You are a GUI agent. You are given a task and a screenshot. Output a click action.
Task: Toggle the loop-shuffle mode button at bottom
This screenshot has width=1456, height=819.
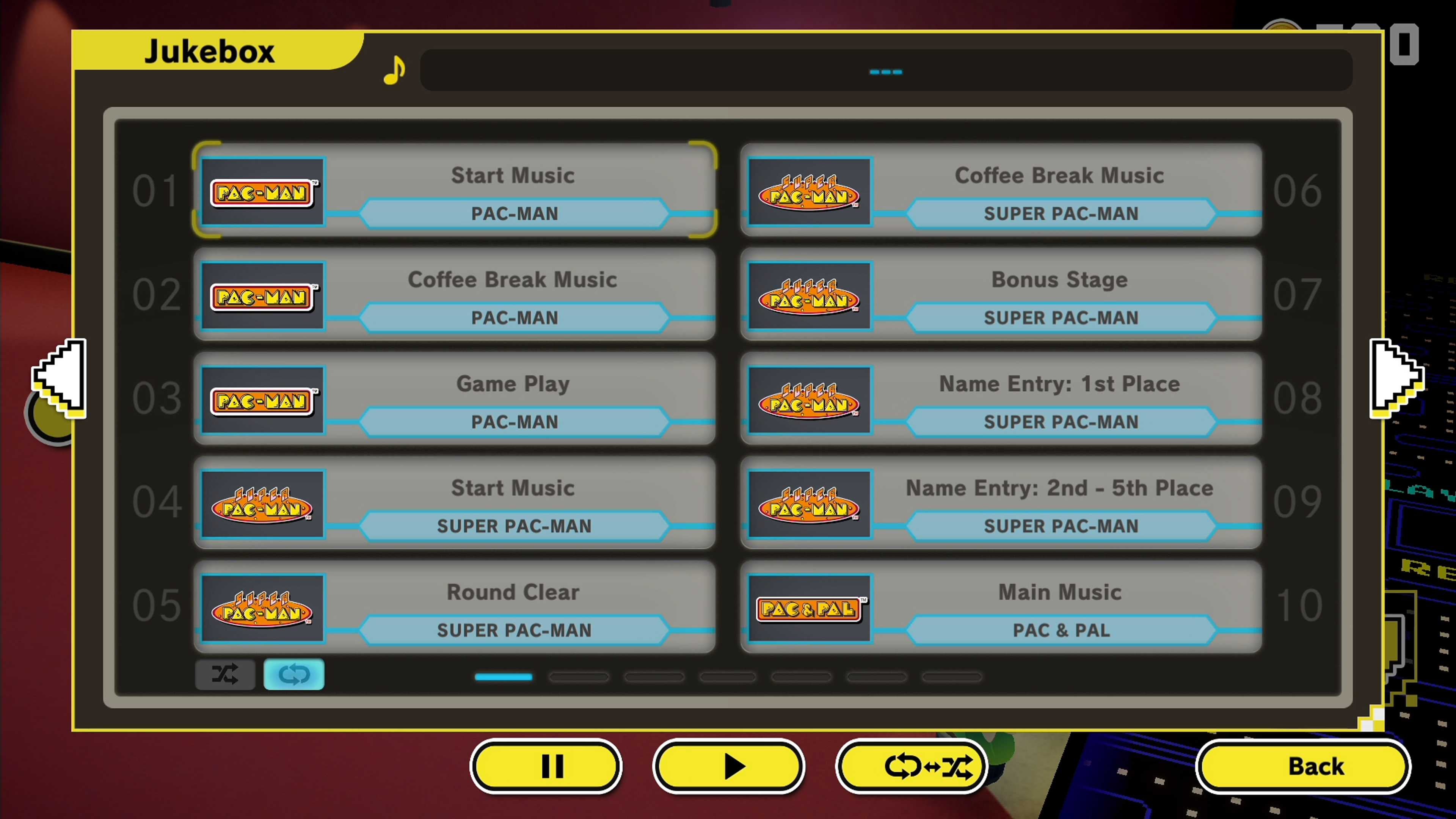coord(911,766)
